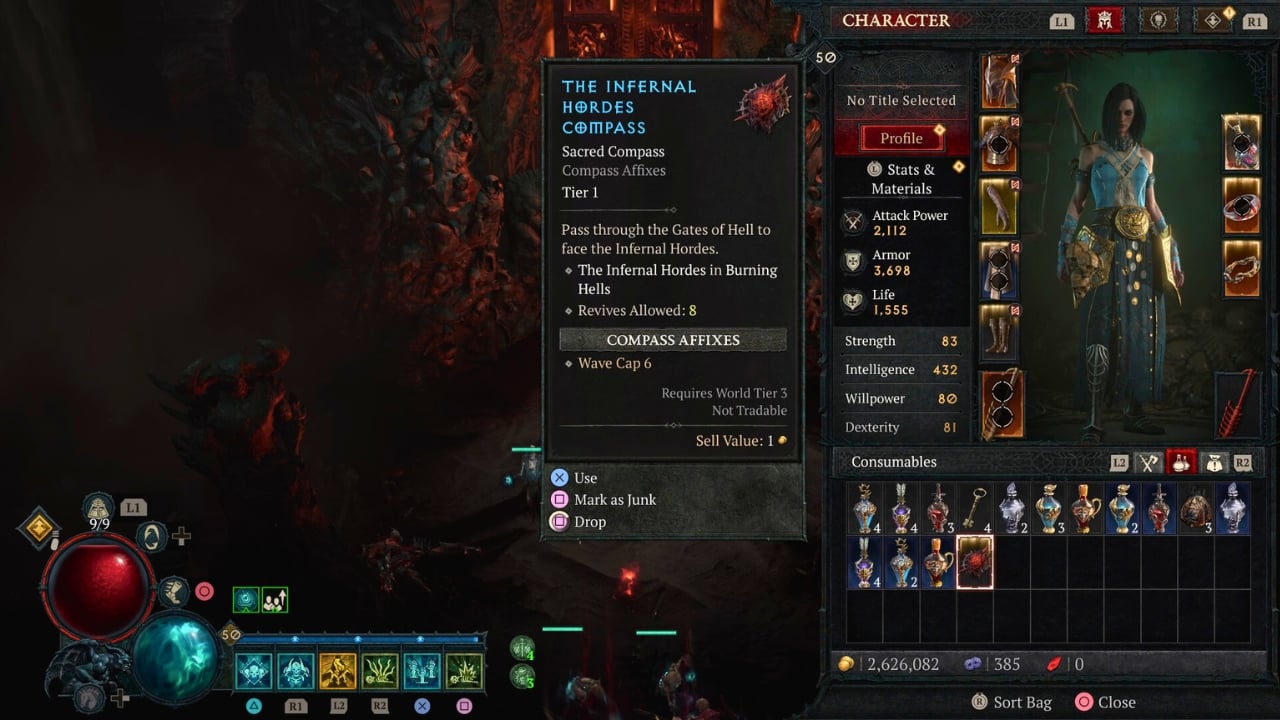1280x720 pixels.
Task: Open the quest items bag icon
Action: click(x=1214, y=462)
